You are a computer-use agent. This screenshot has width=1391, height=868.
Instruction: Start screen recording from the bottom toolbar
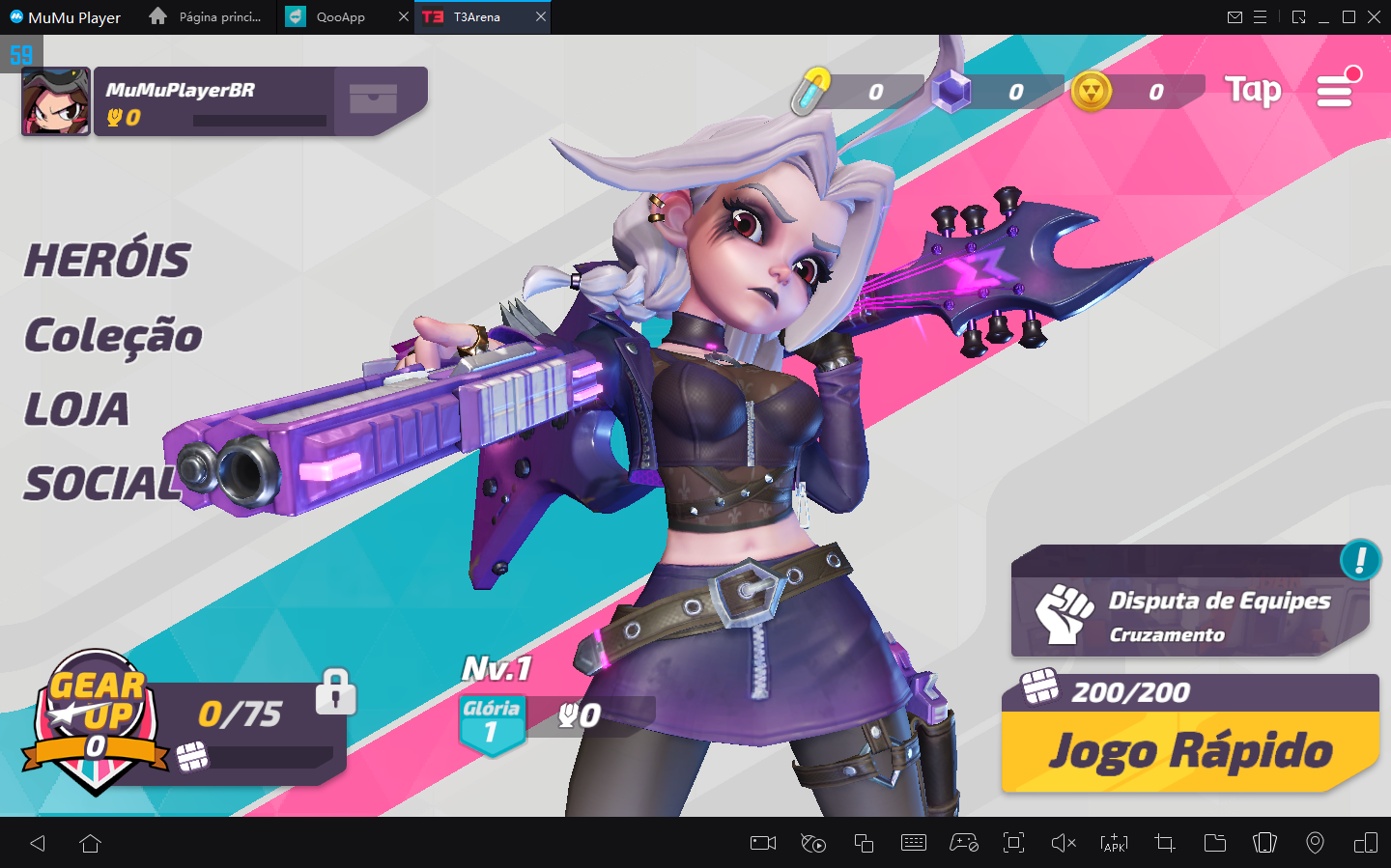[761, 843]
